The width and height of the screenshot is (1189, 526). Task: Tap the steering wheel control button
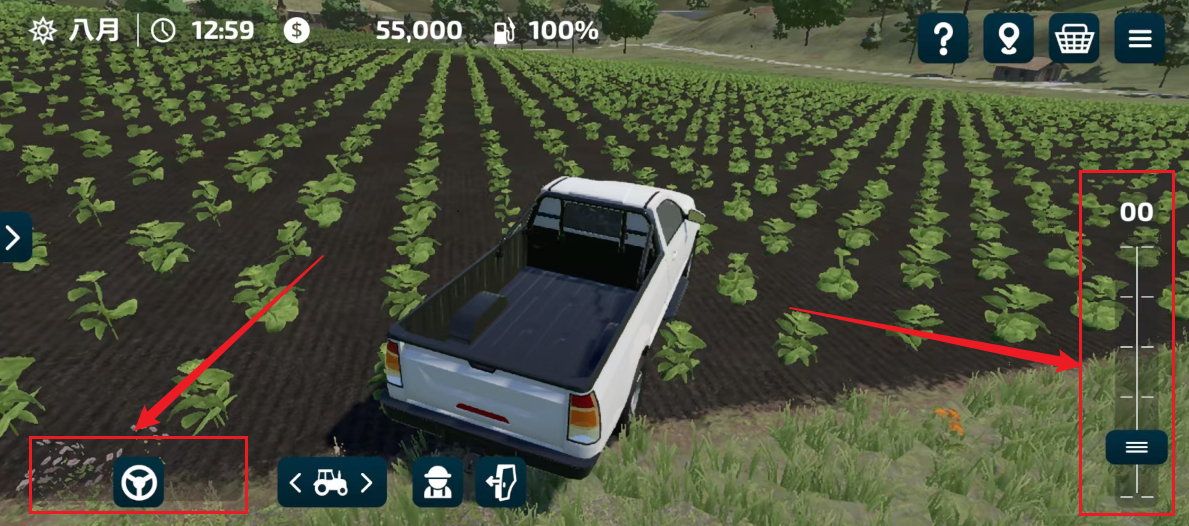pyautogui.click(x=138, y=483)
